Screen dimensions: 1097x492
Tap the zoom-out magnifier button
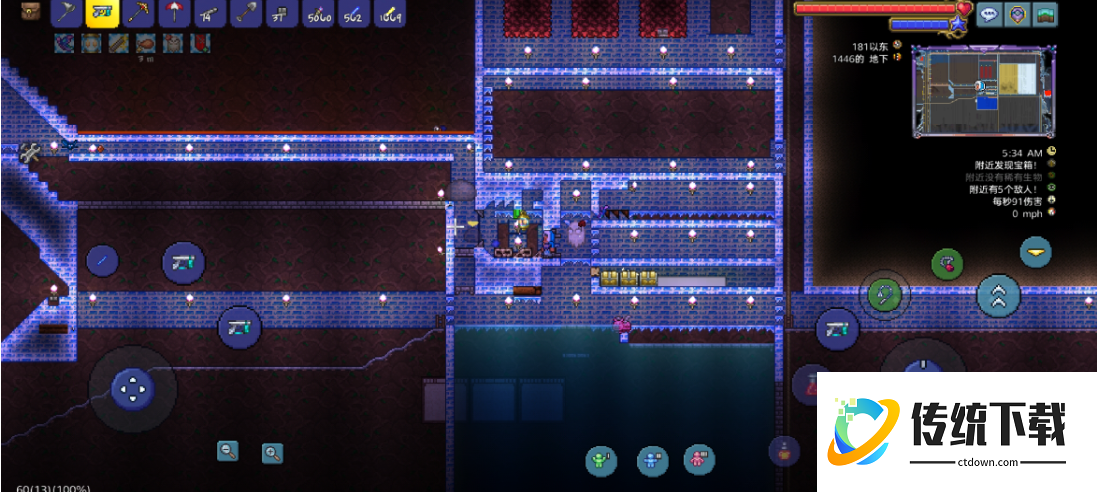pyautogui.click(x=228, y=451)
